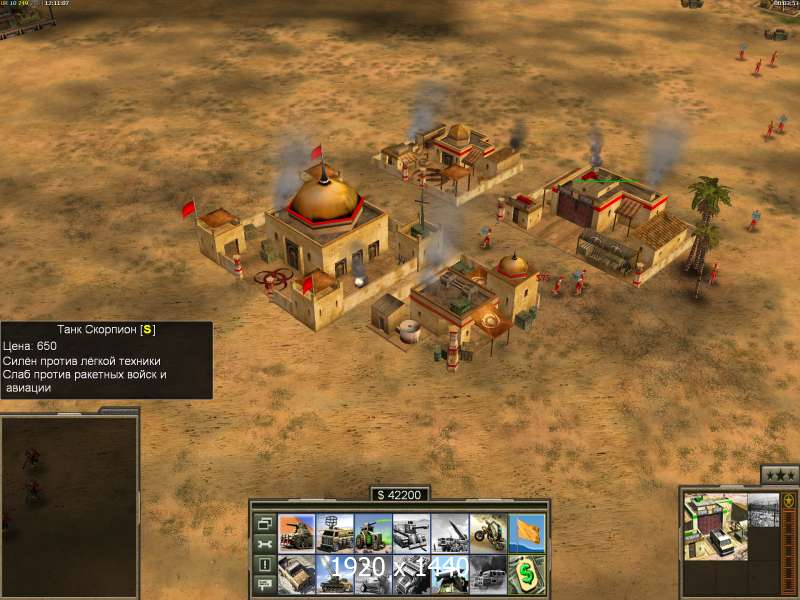The image size is (800, 600).
Task: Queue the pickup truck unit
Action: [x=297, y=573]
